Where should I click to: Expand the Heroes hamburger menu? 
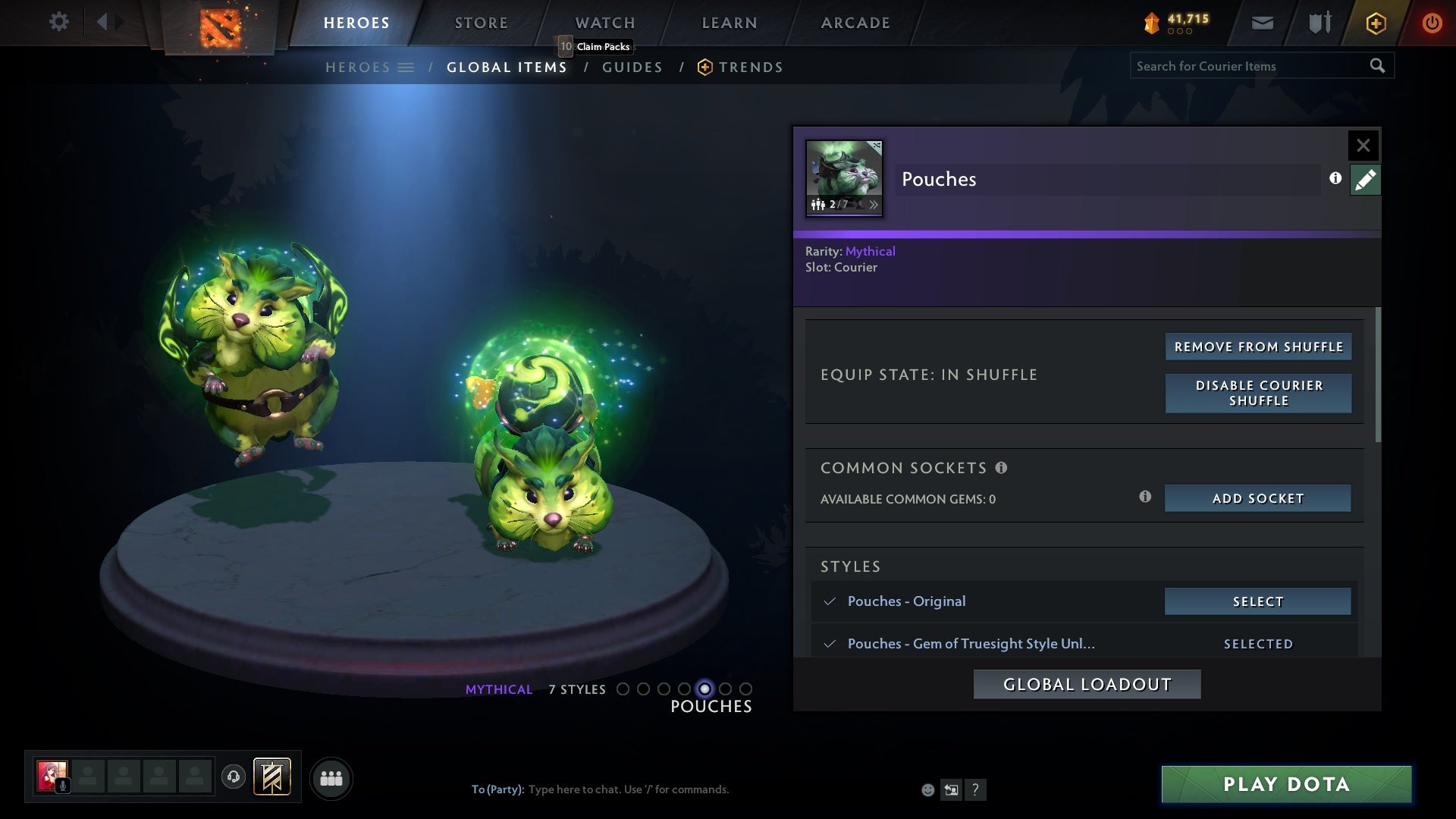[406, 67]
